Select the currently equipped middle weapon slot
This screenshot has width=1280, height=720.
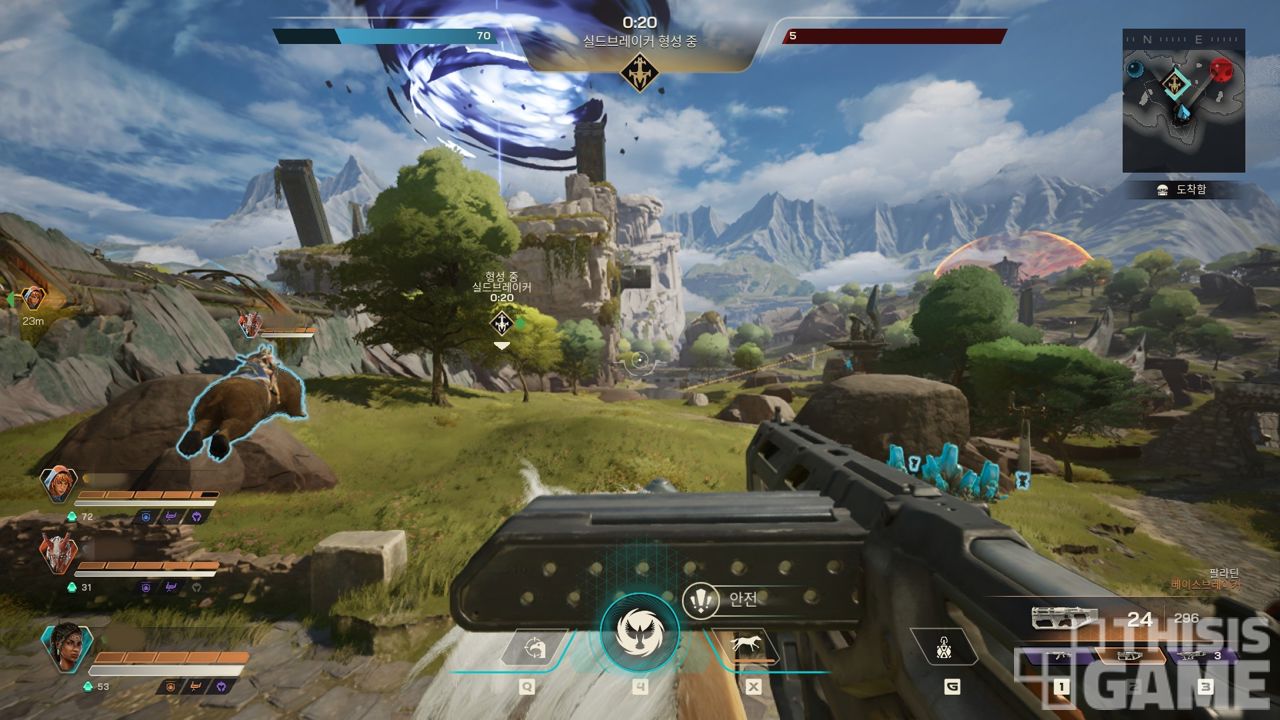tap(1130, 658)
